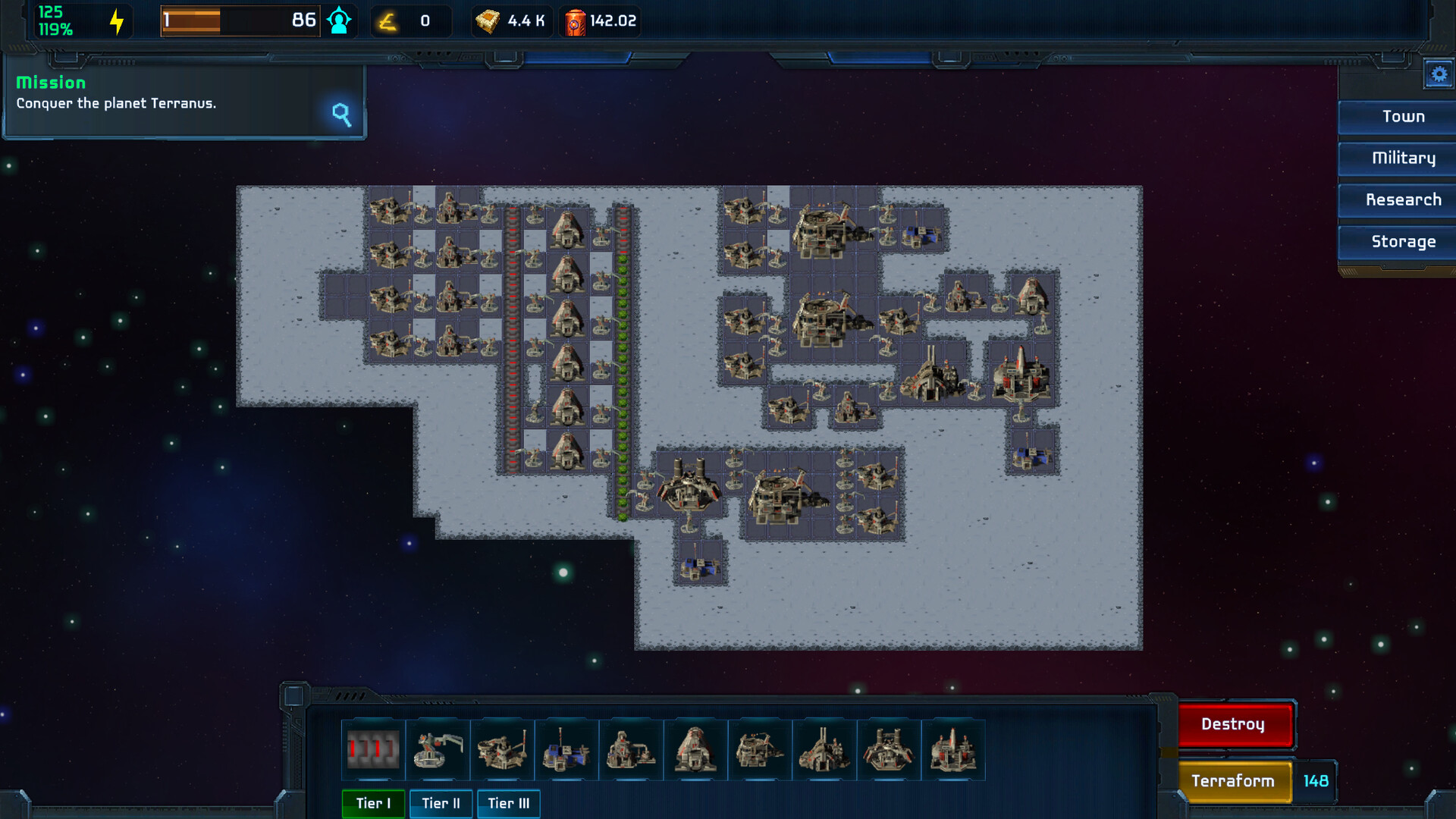
Task: Click the fuel canister icon showing 142.02
Action: tap(574, 20)
